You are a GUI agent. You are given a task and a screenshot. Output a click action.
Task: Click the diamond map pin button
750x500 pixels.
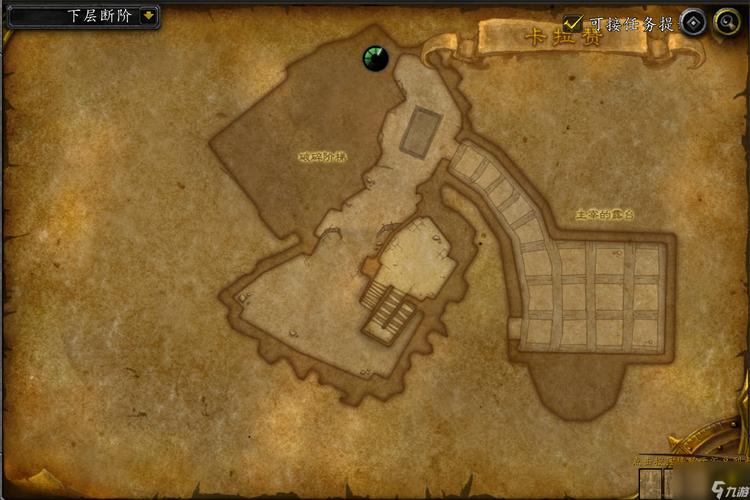pos(694,23)
